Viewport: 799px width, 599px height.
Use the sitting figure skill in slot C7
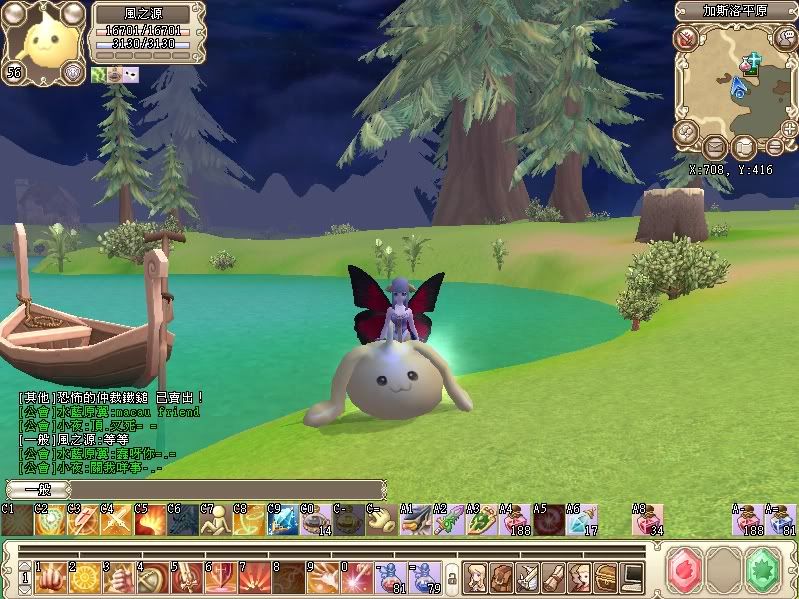[x=215, y=520]
